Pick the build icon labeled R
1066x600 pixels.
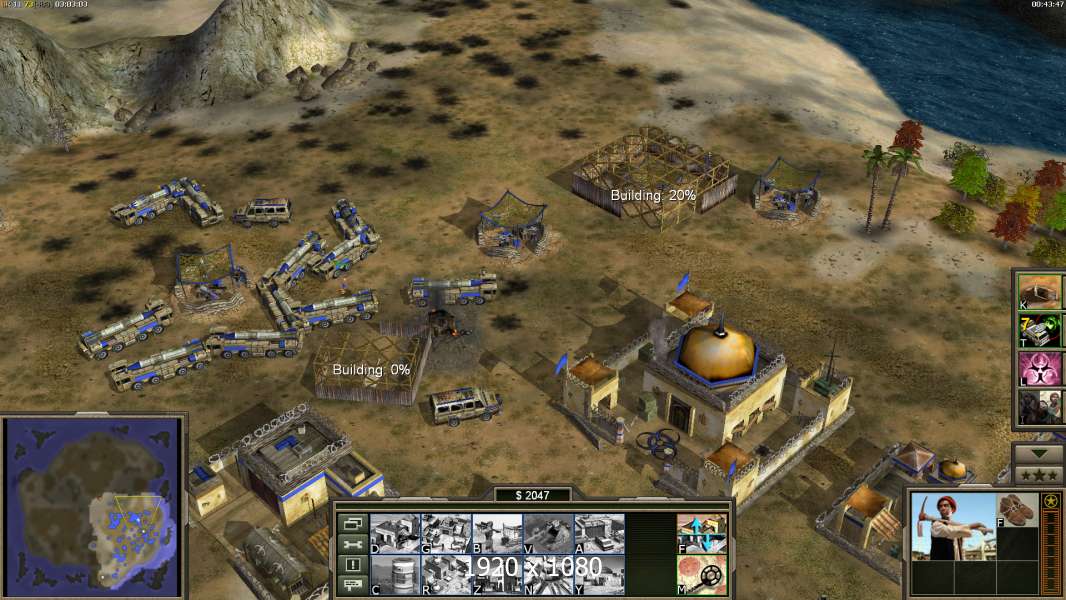tap(446, 574)
